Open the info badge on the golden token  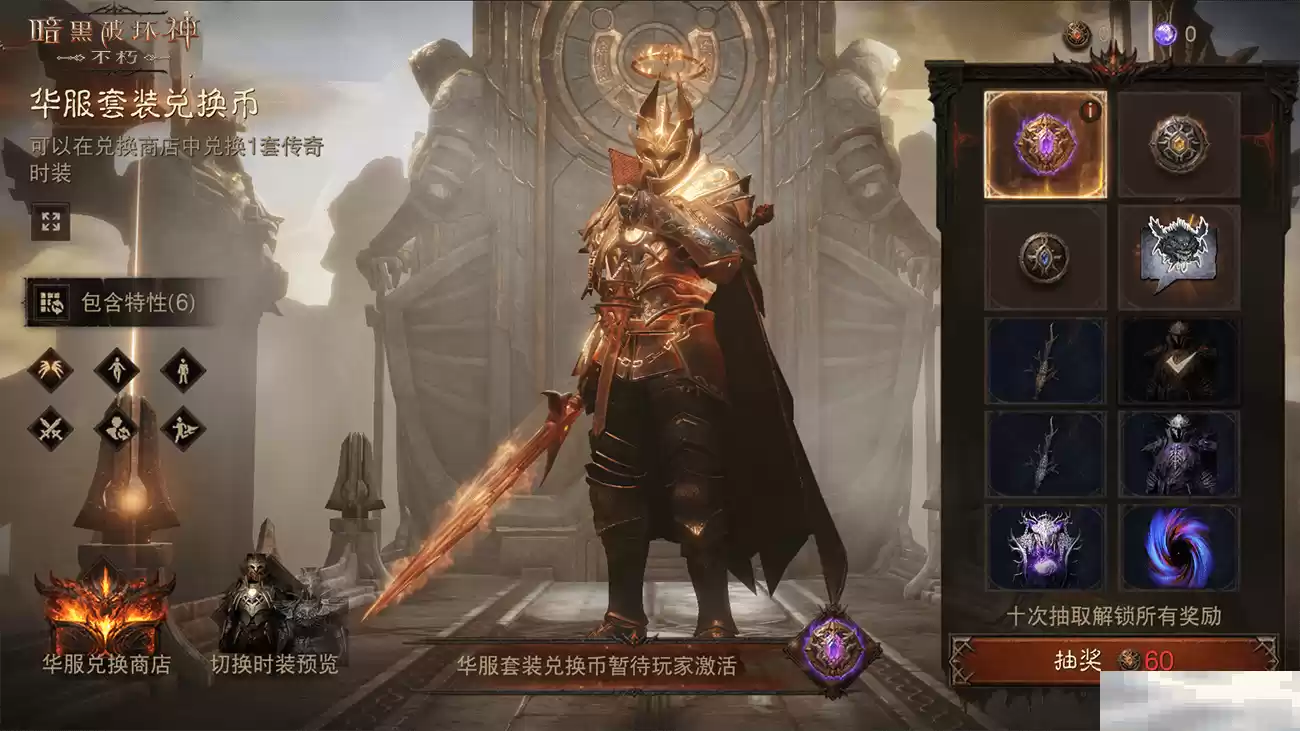[1089, 111]
